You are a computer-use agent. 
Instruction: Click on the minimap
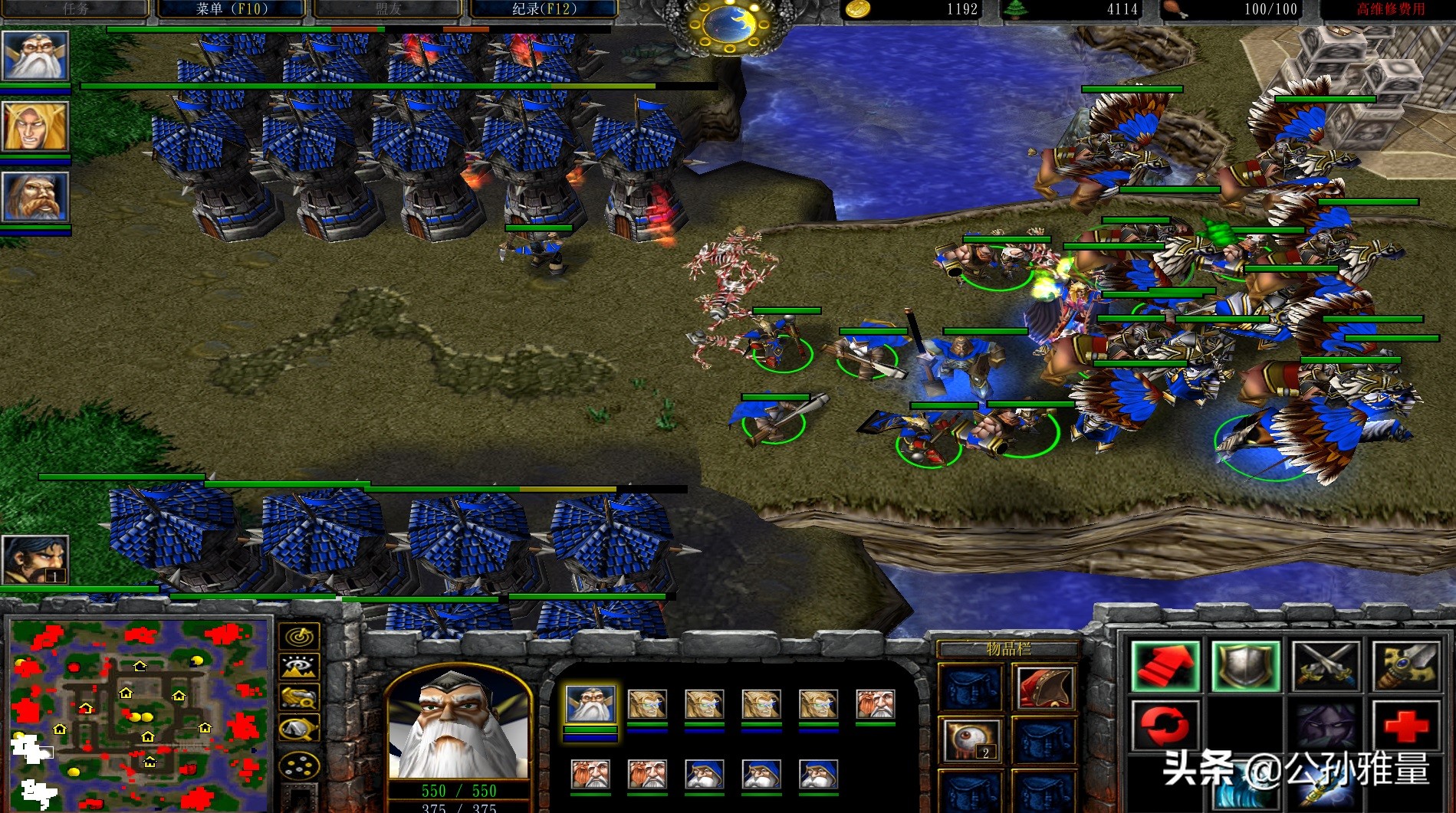[x=138, y=713]
